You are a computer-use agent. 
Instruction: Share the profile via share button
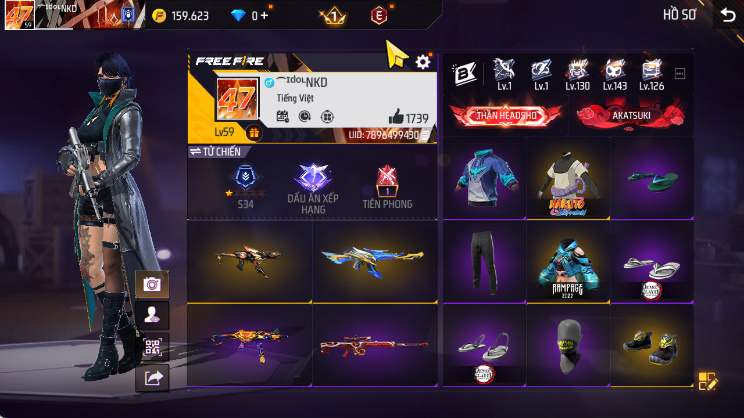(152, 377)
